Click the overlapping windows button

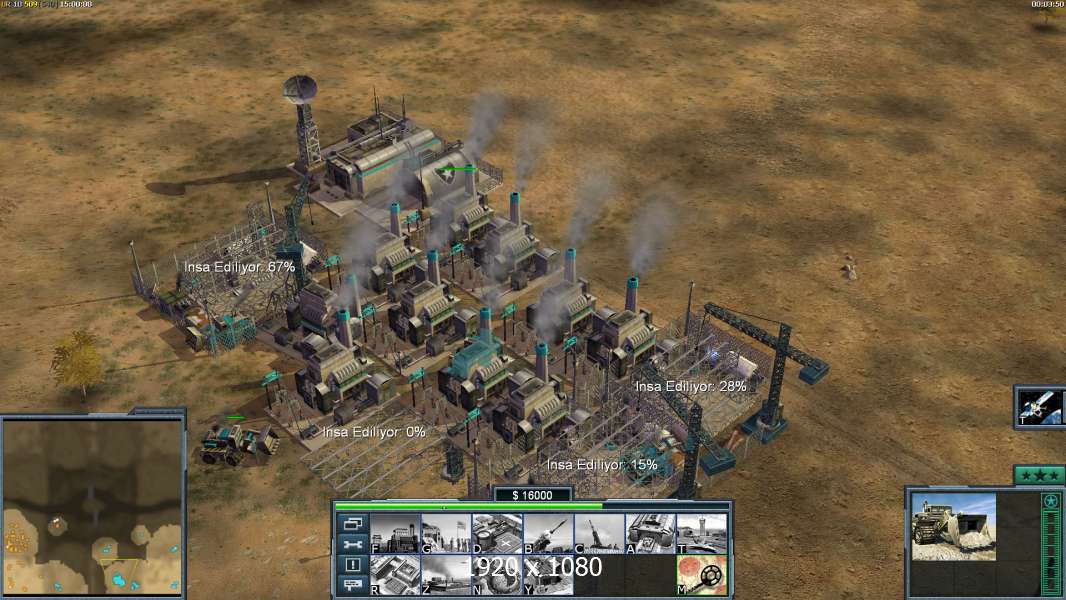tap(353, 523)
